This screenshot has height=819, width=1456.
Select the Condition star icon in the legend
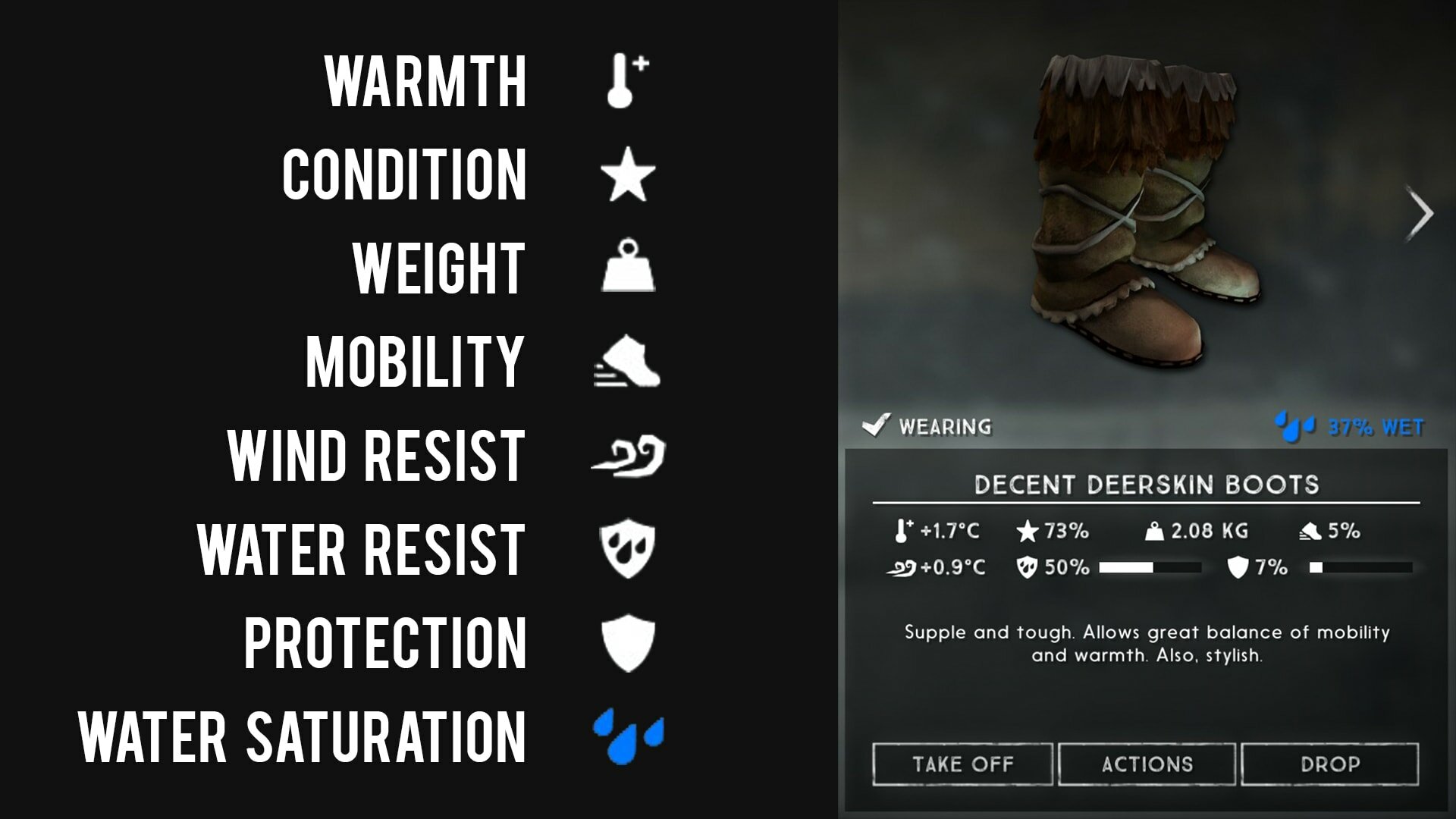click(x=626, y=175)
